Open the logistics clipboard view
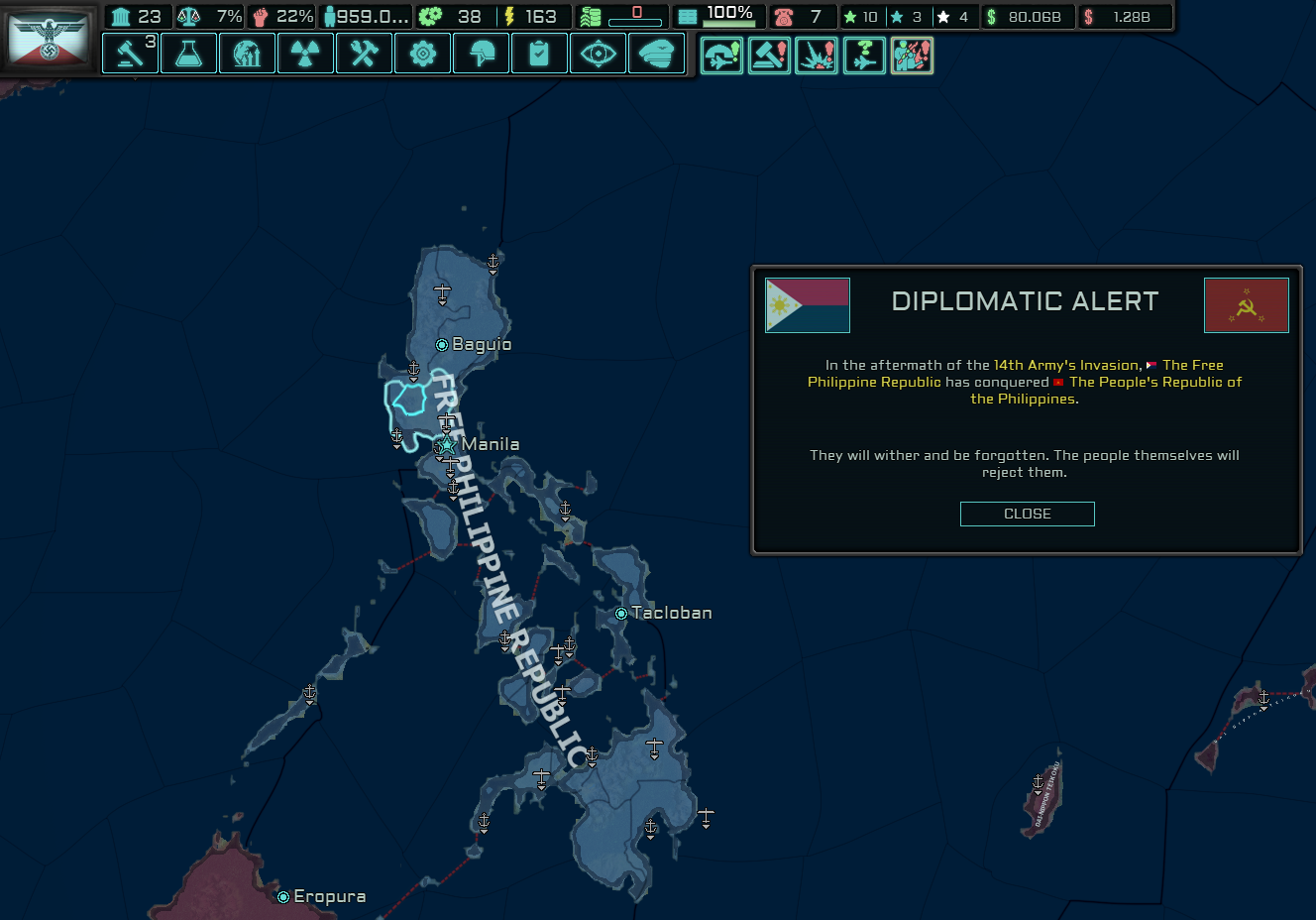Screen dimensions: 1316x920 [x=539, y=54]
